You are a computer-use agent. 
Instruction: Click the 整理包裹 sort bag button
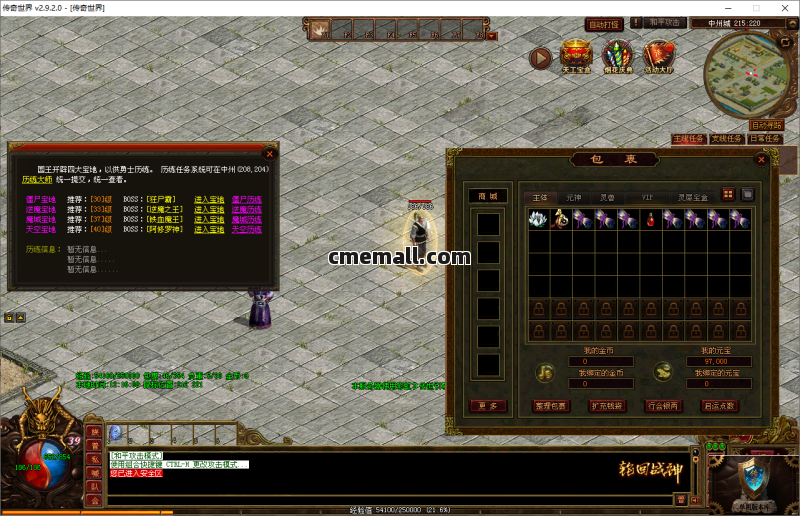click(x=550, y=406)
